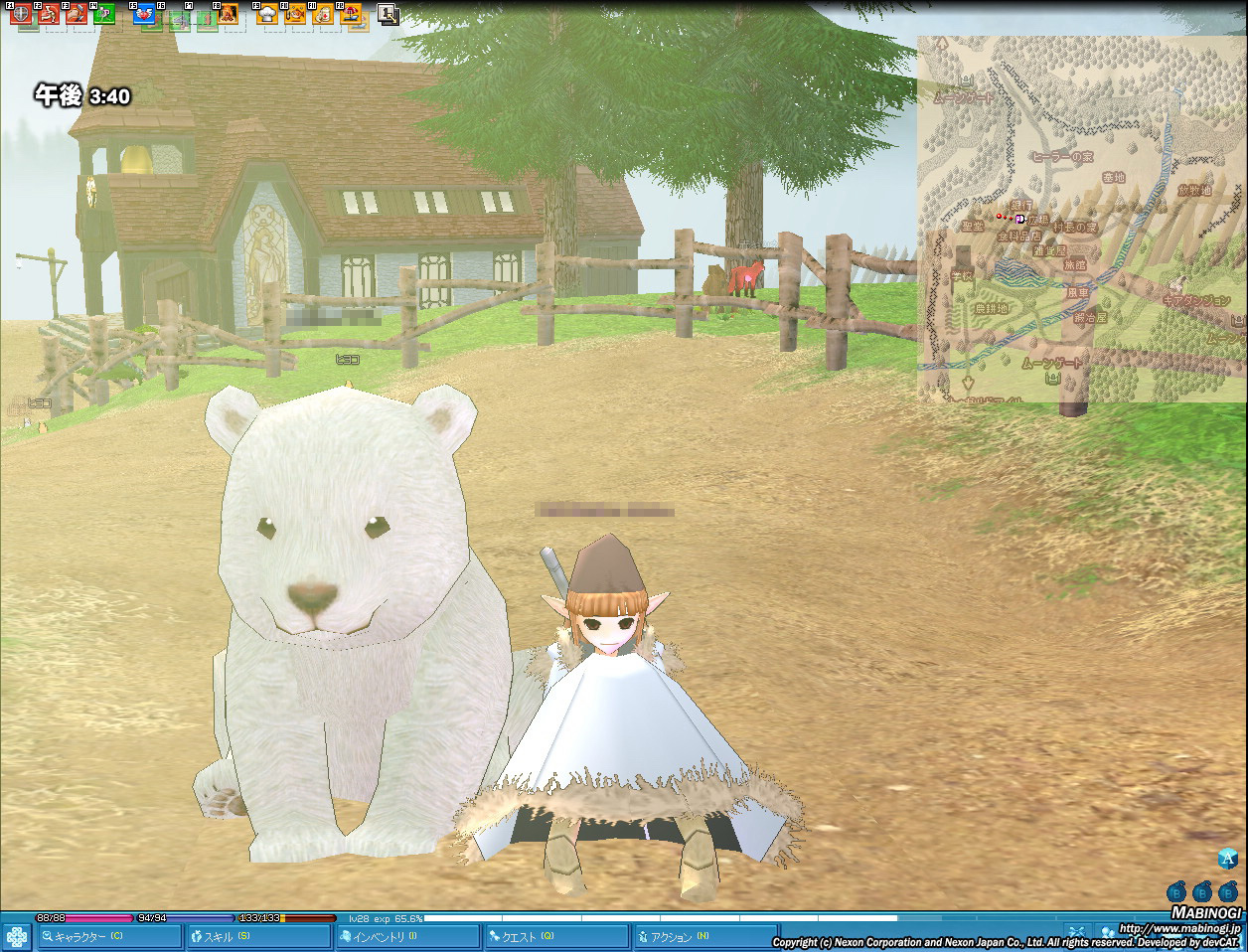Use the F8 campfire skill
The image size is (1248, 952).
pyautogui.click(x=228, y=14)
